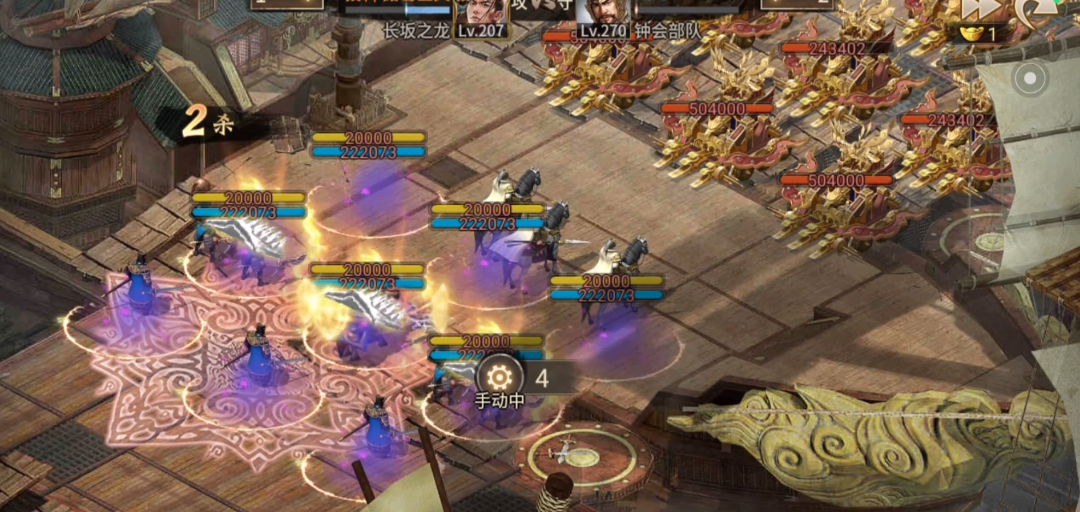Open the attacker Lv.207 general portrait
This screenshot has width=1080, height=512.
481,12
